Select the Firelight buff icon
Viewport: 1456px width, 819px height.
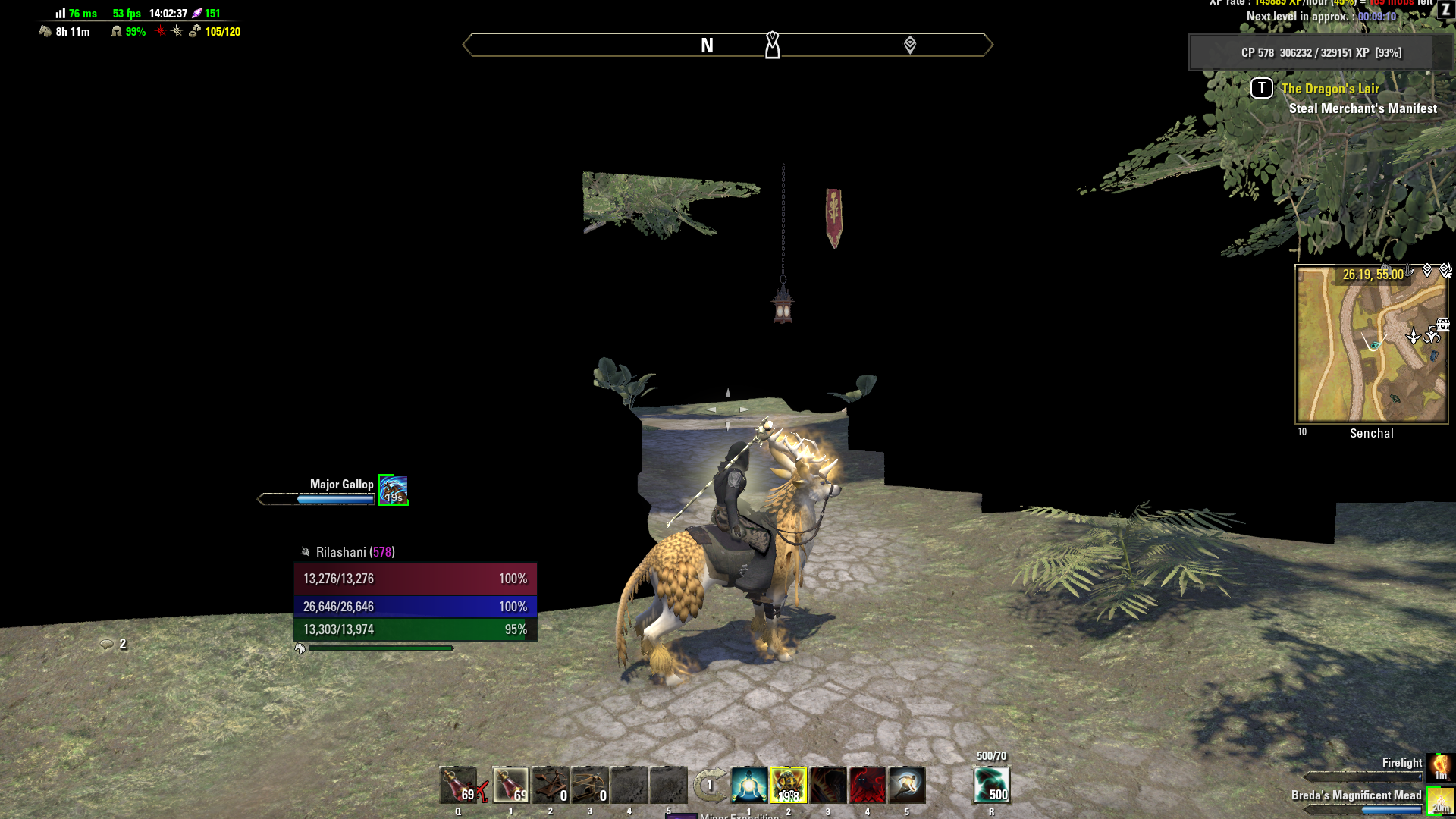pos(1439,767)
